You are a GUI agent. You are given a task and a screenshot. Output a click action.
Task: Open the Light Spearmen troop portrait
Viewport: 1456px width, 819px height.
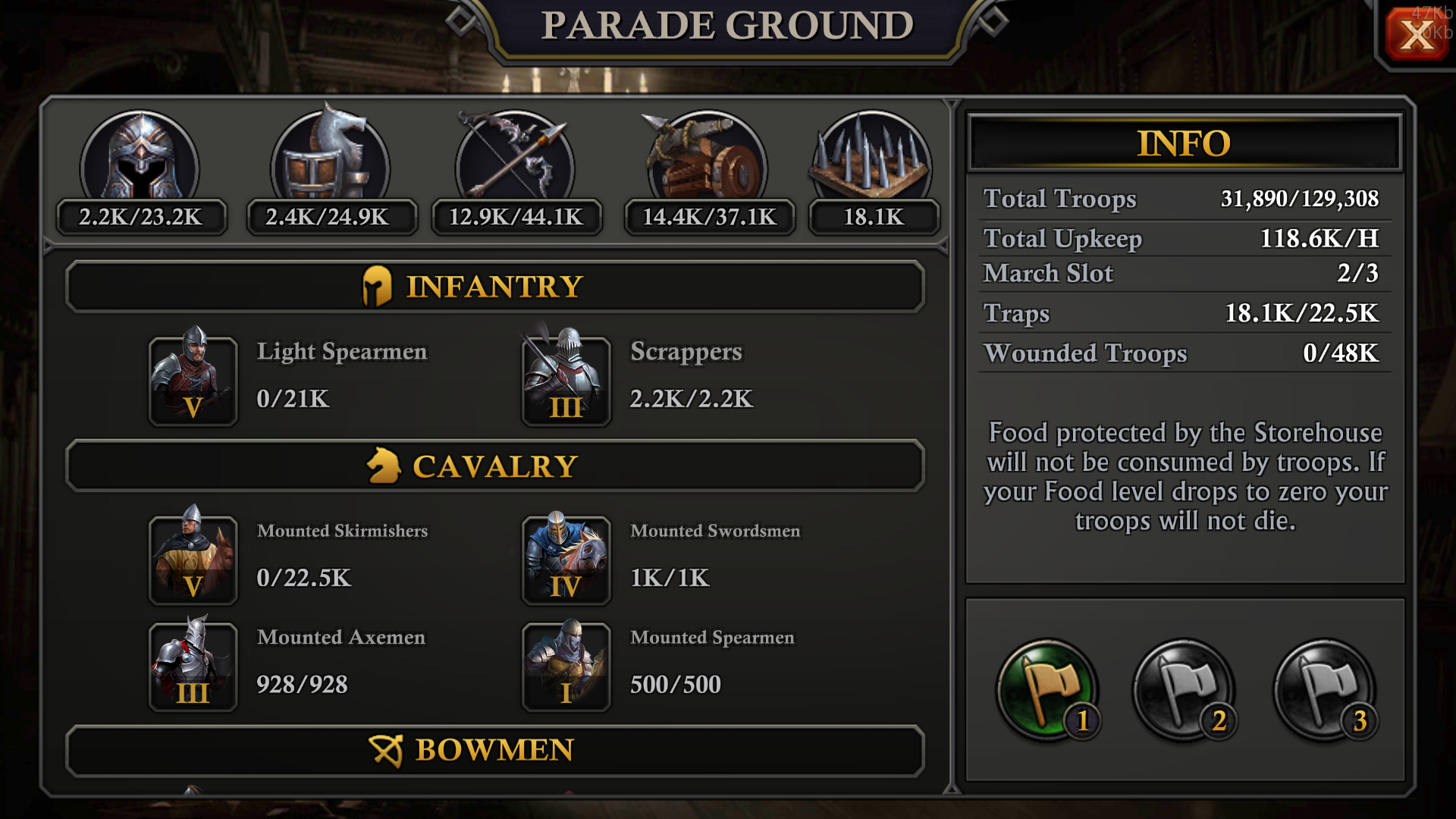193,381
